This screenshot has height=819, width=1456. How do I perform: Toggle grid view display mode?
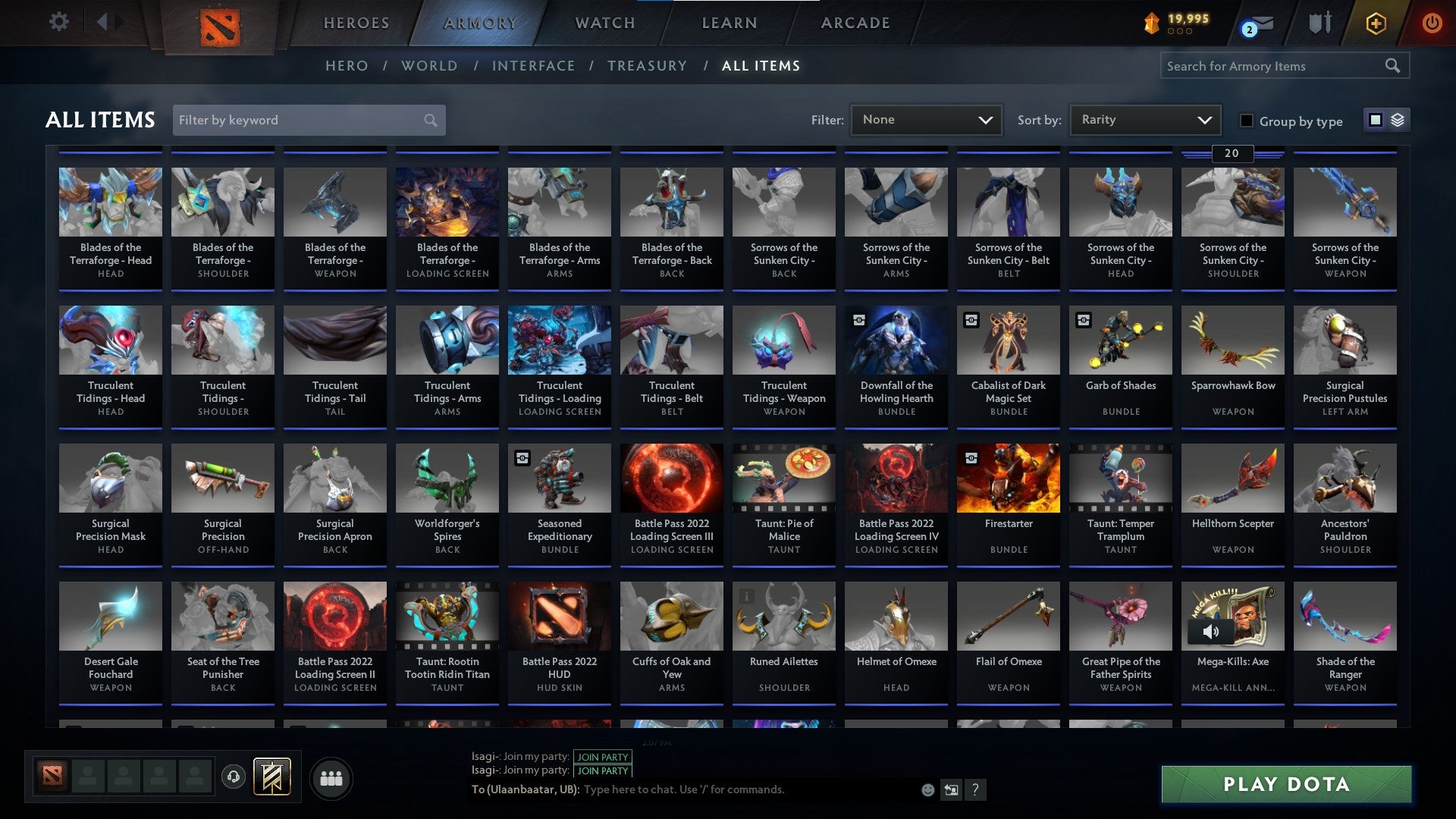click(1374, 120)
